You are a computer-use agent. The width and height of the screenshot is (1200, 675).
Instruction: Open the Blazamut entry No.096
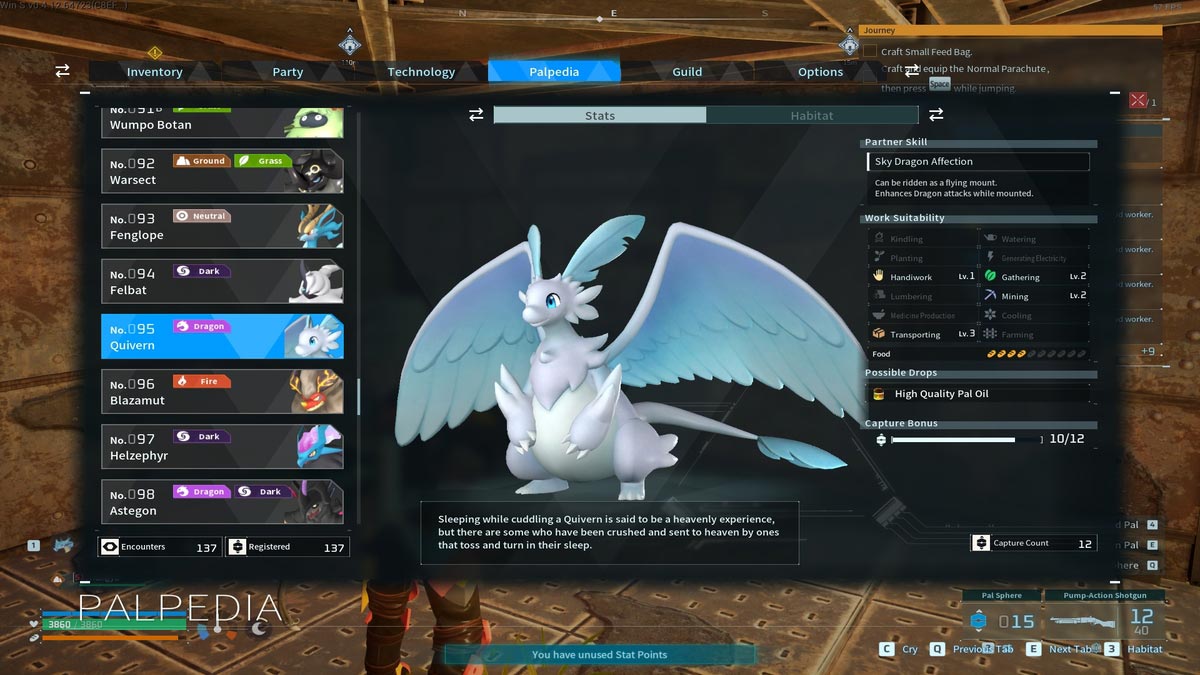[x=222, y=391]
